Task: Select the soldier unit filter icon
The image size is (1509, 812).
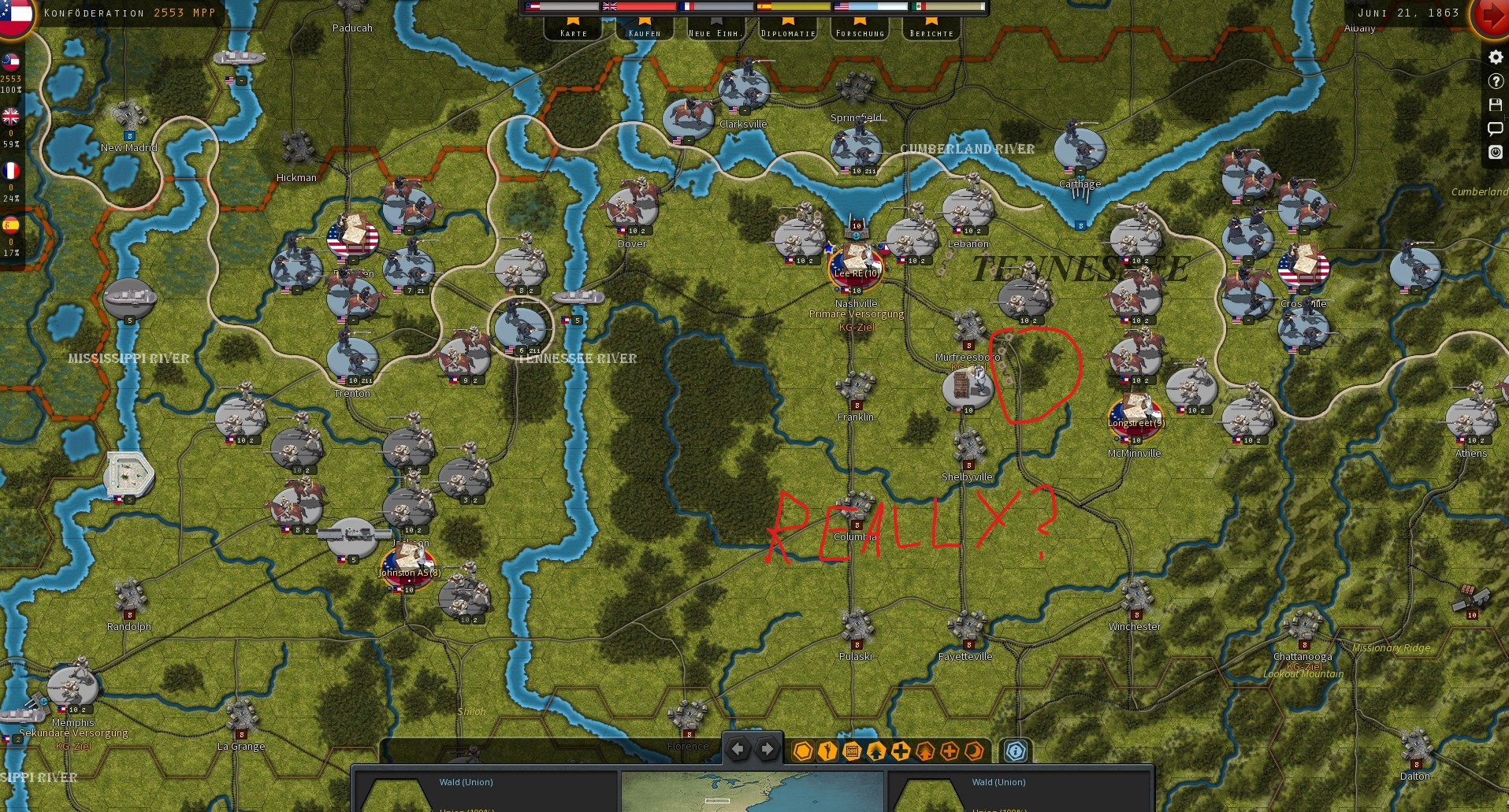Action: pos(827,752)
